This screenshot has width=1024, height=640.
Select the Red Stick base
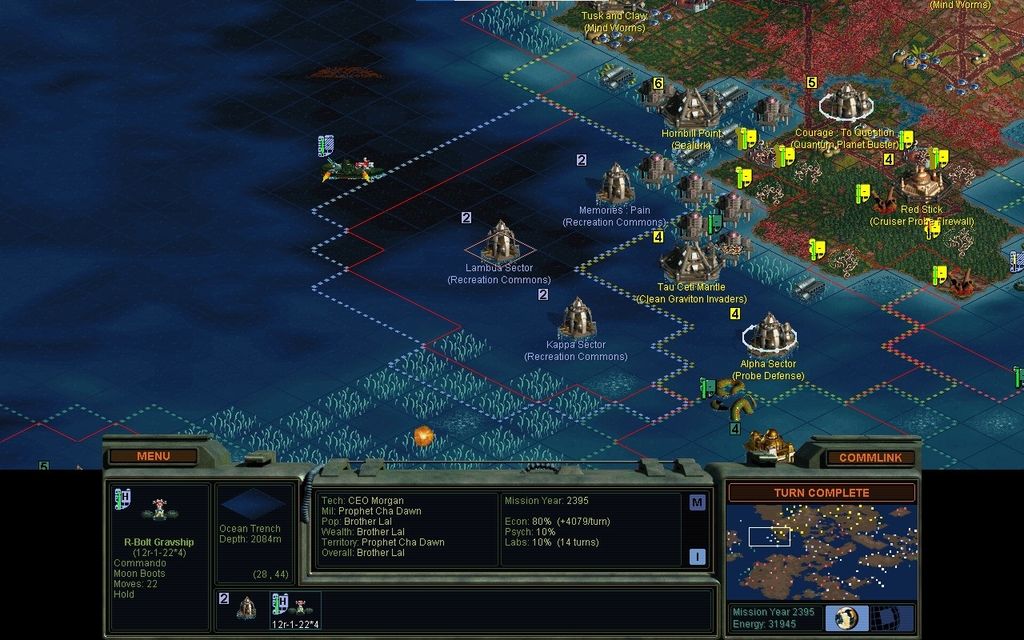click(x=920, y=183)
